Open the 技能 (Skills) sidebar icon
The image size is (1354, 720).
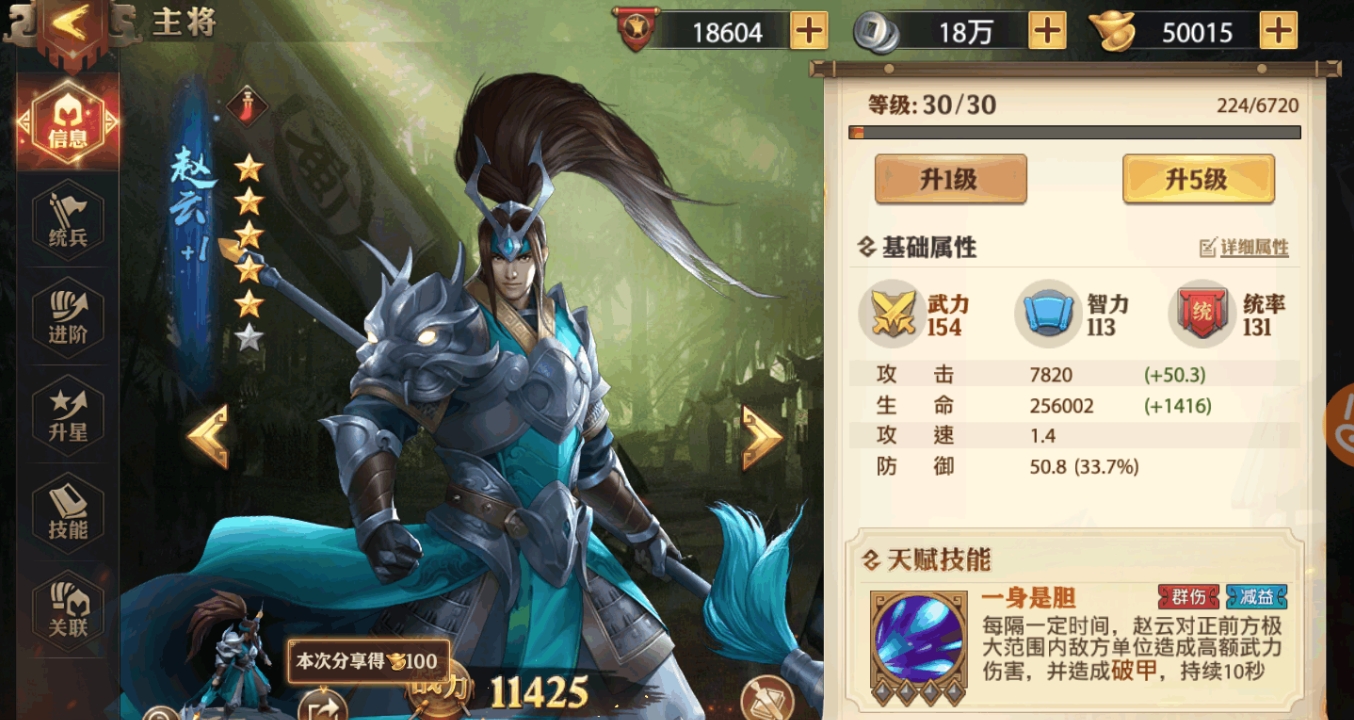[66, 512]
